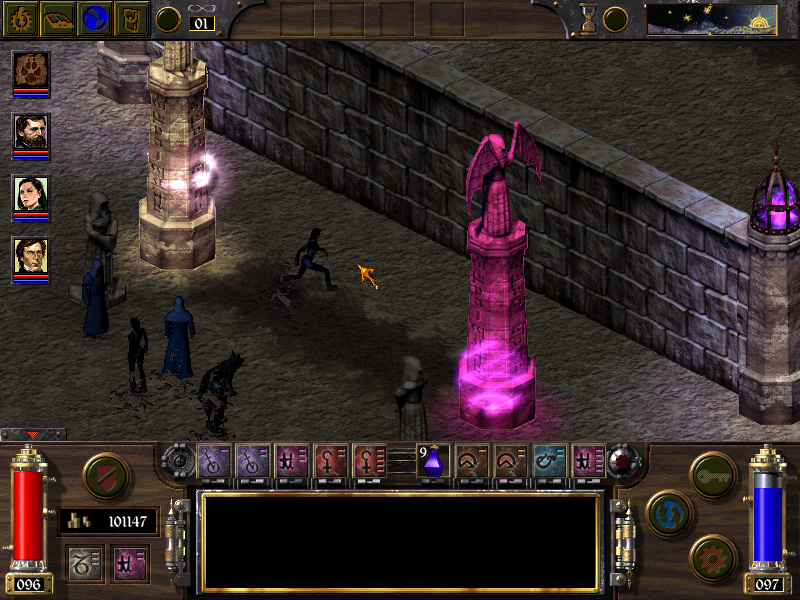Open the inventory pouch button
Image resolution: width=800 pixels, height=600 pixels.
132,19
